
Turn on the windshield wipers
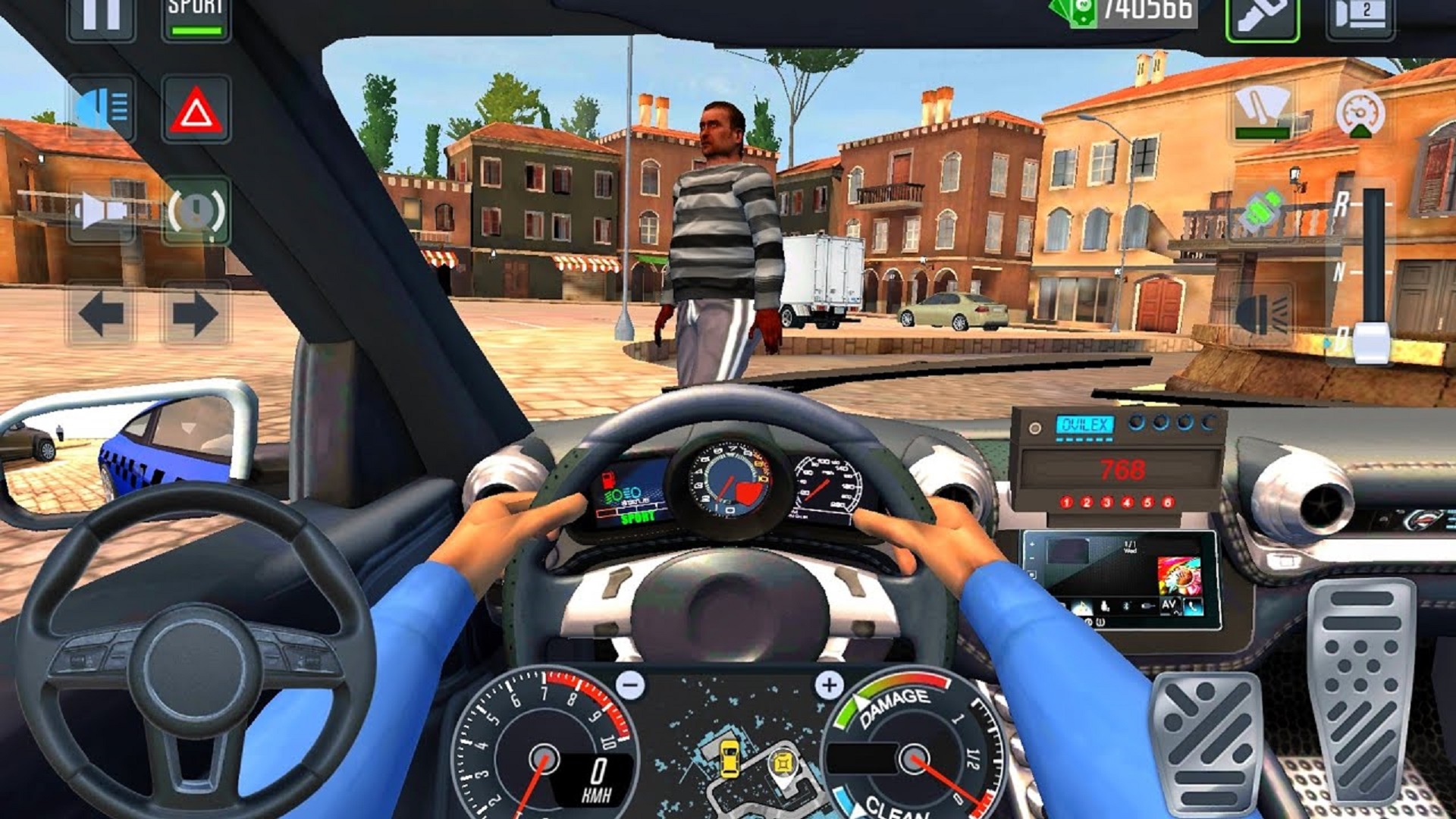1263,110
